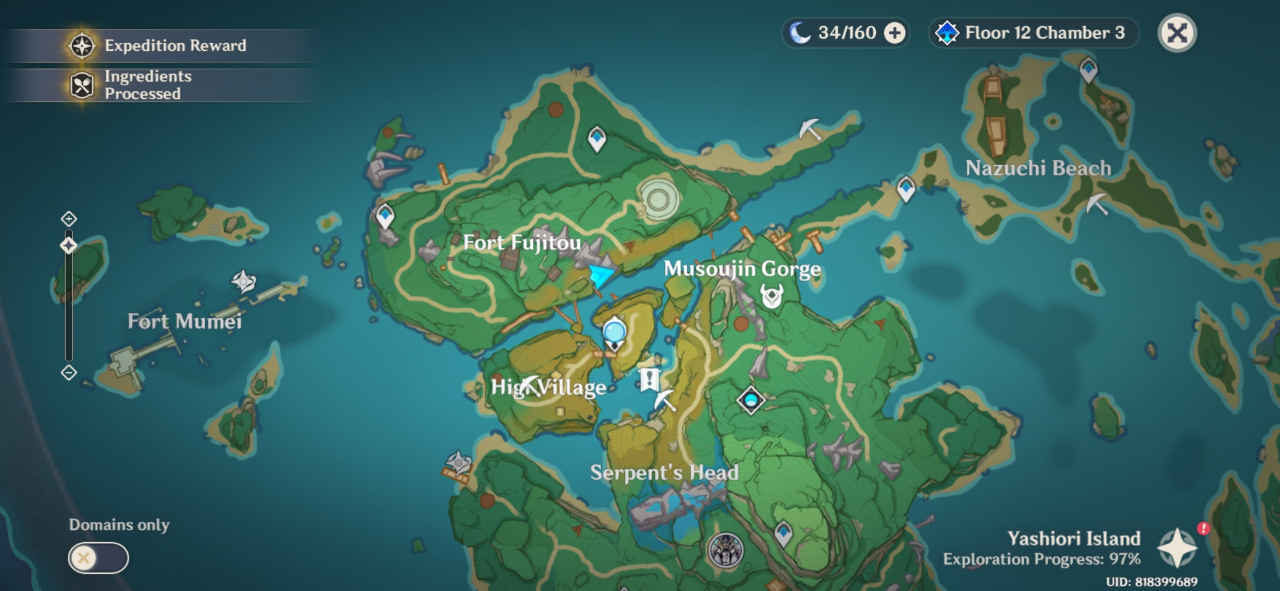
Task: Select the diamond-framed blue marker east of Serpent's Head
Action: [750, 400]
